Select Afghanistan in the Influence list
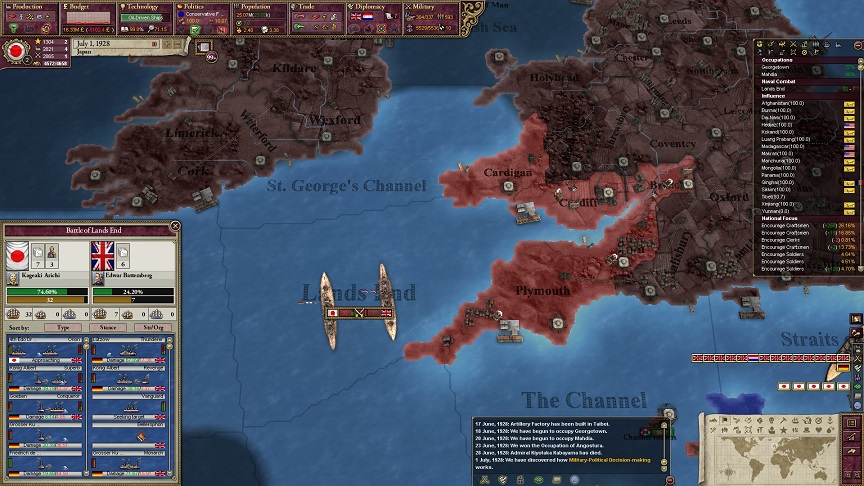The image size is (864, 486). point(786,102)
